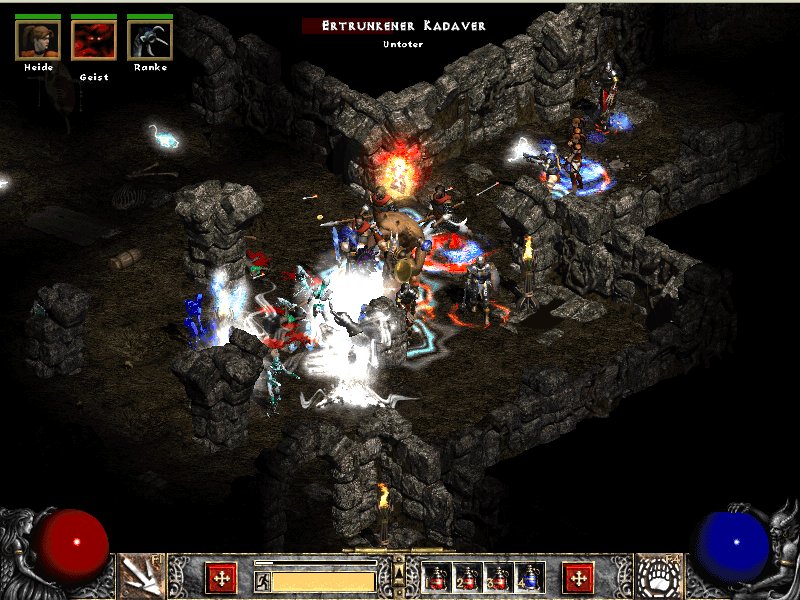
Task: Use the red healing potion in belt slot 1
Action: point(436,577)
